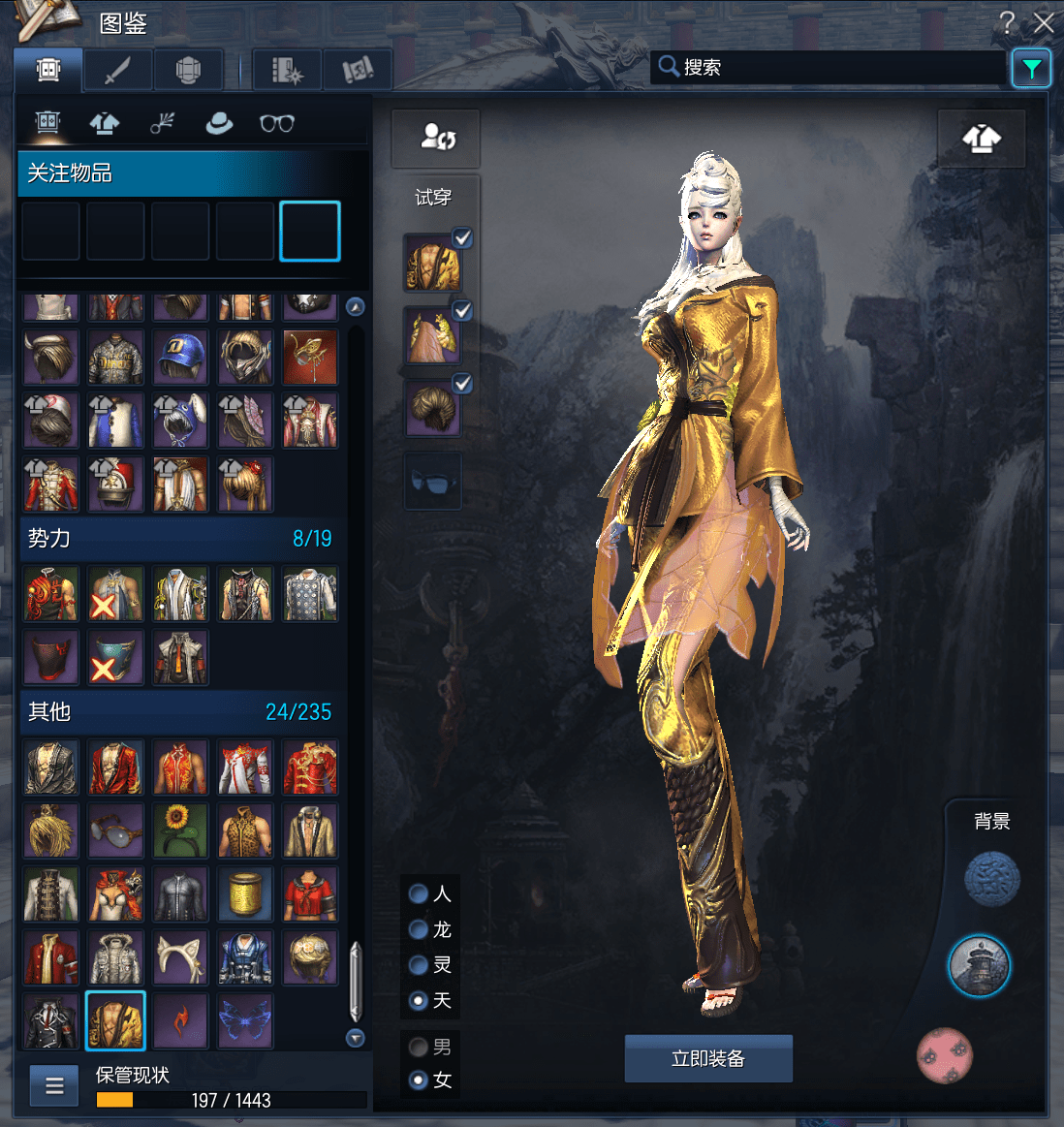Select the blue butterfly item icon
This screenshot has height=1127, width=1064.
pos(245,1021)
